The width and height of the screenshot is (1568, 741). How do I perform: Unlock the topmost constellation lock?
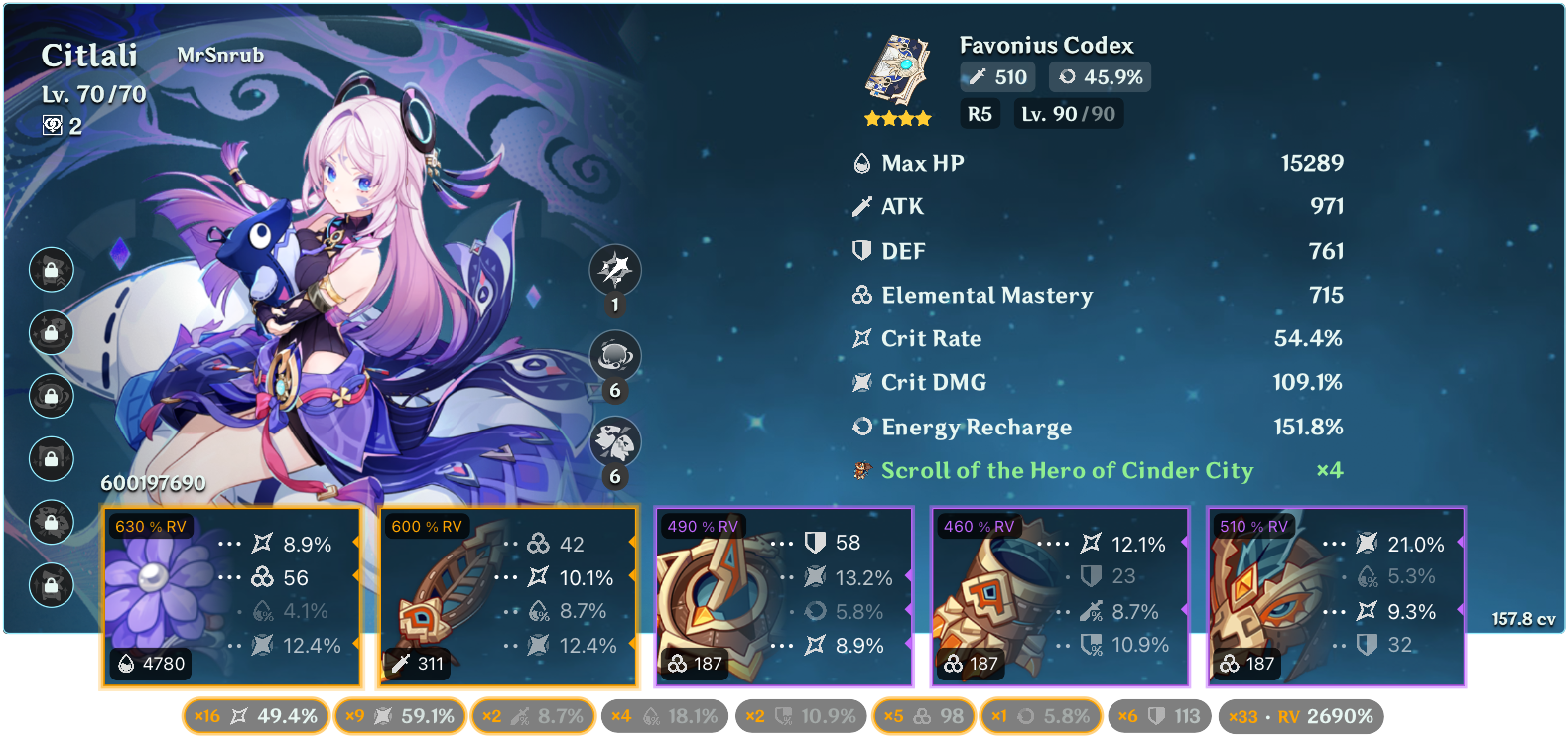pos(51,270)
